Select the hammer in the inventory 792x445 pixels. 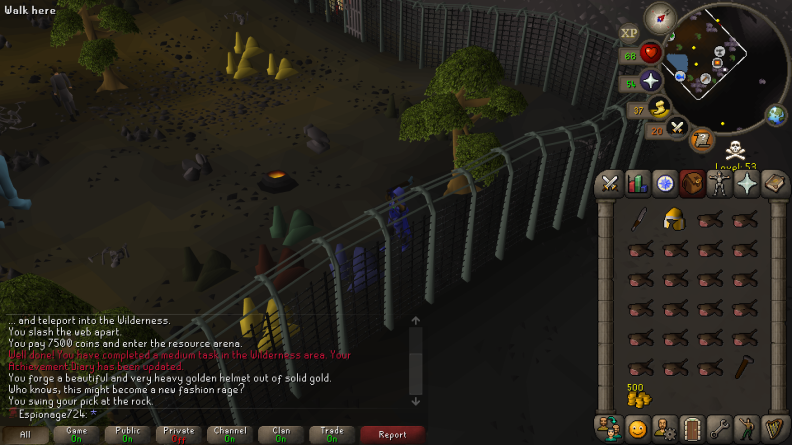[x=741, y=368]
